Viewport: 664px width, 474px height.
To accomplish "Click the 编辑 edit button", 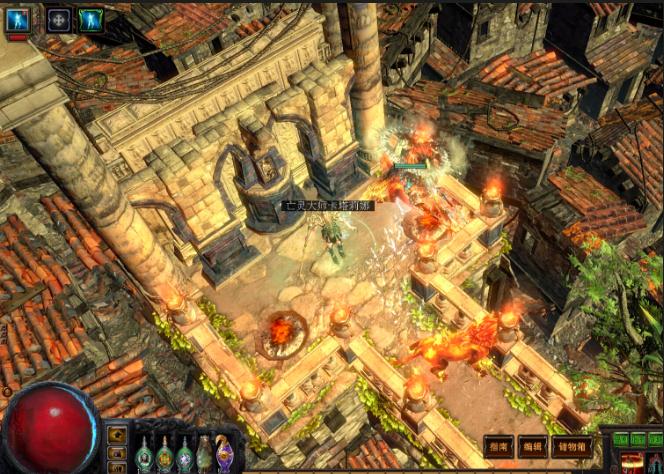I will (x=531, y=446).
